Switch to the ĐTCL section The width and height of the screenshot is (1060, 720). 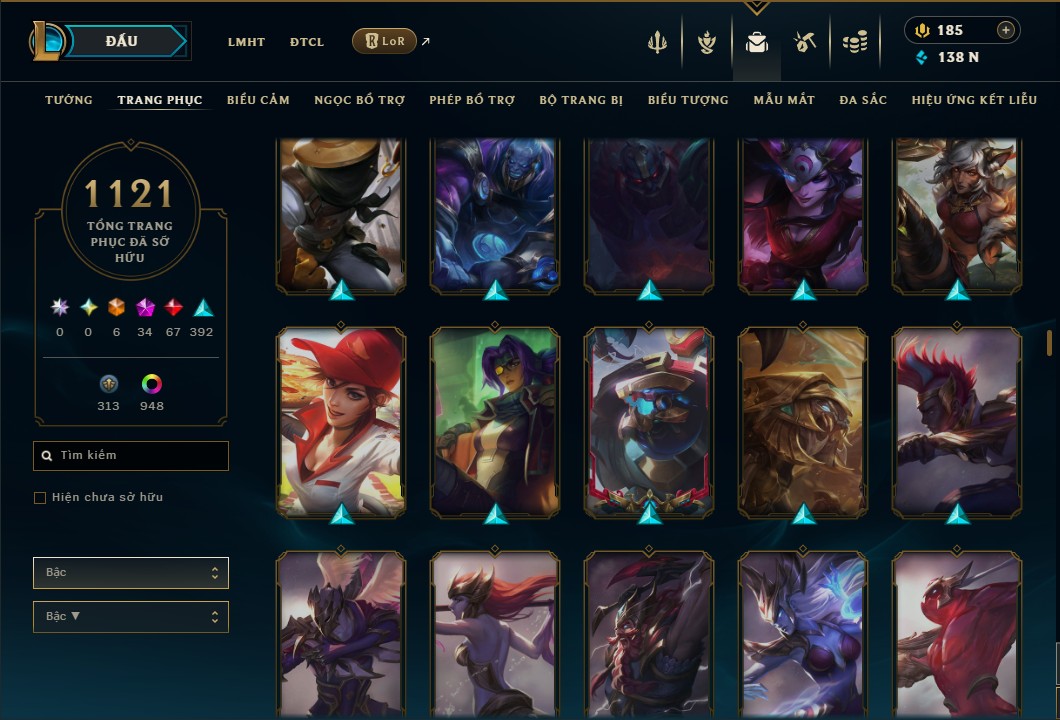click(x=307, y=42)
